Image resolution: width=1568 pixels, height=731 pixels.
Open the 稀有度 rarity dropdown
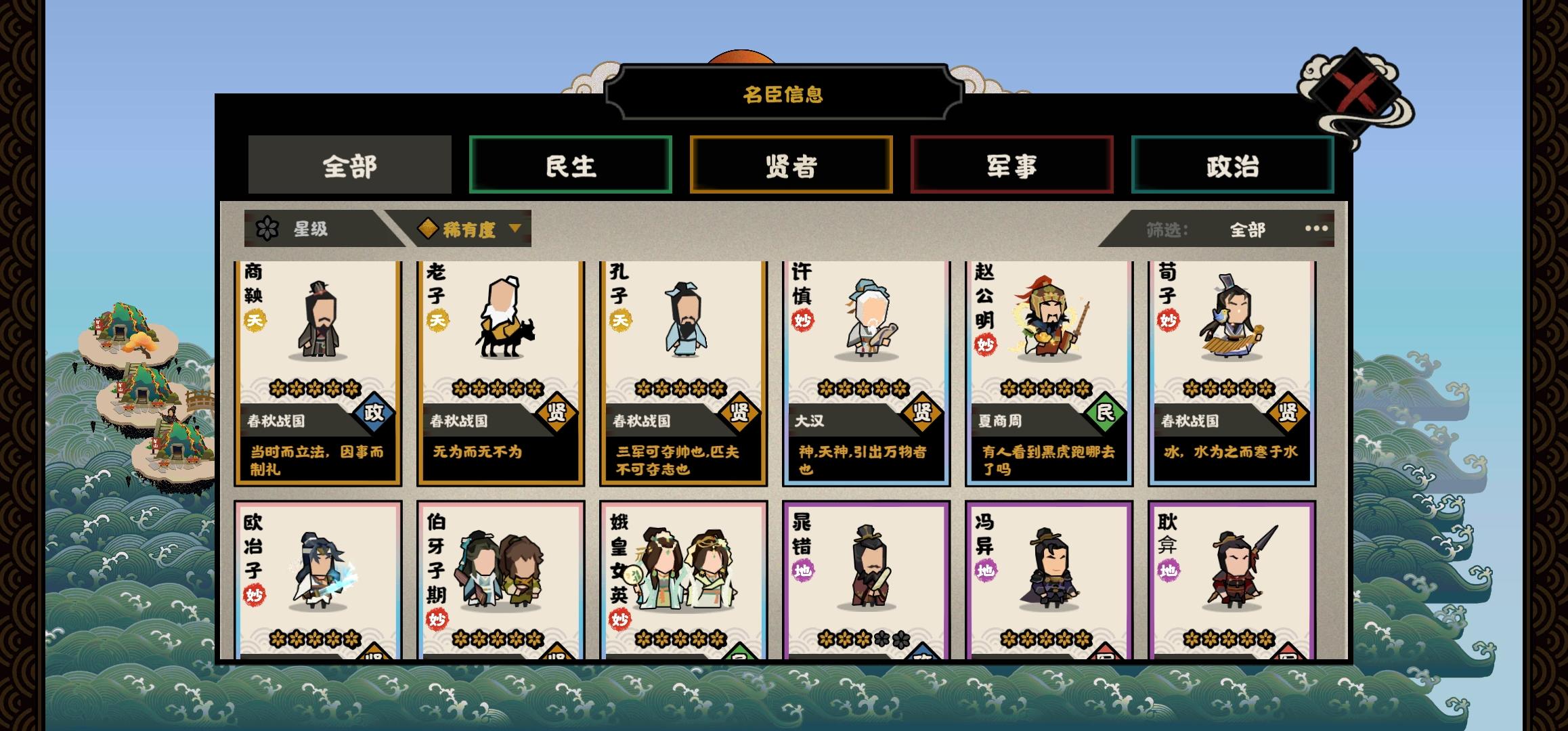tap(473, 230)
